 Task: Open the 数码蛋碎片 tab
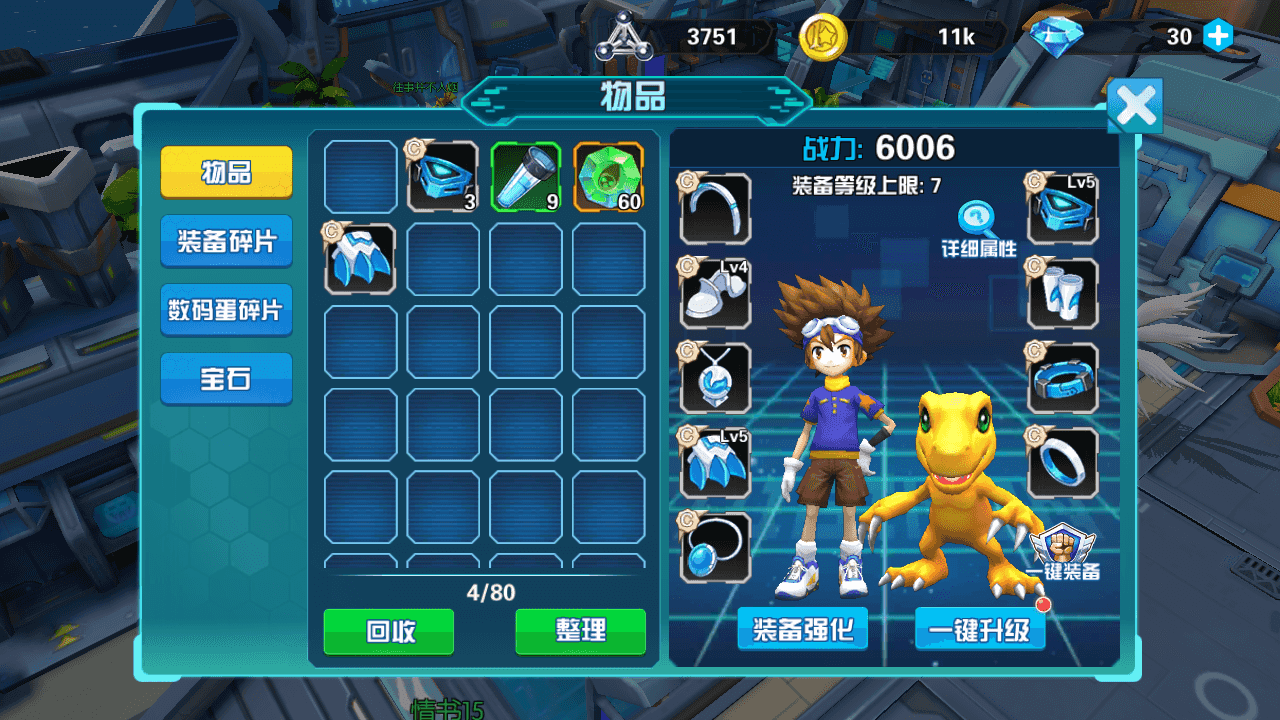[226, 310]
